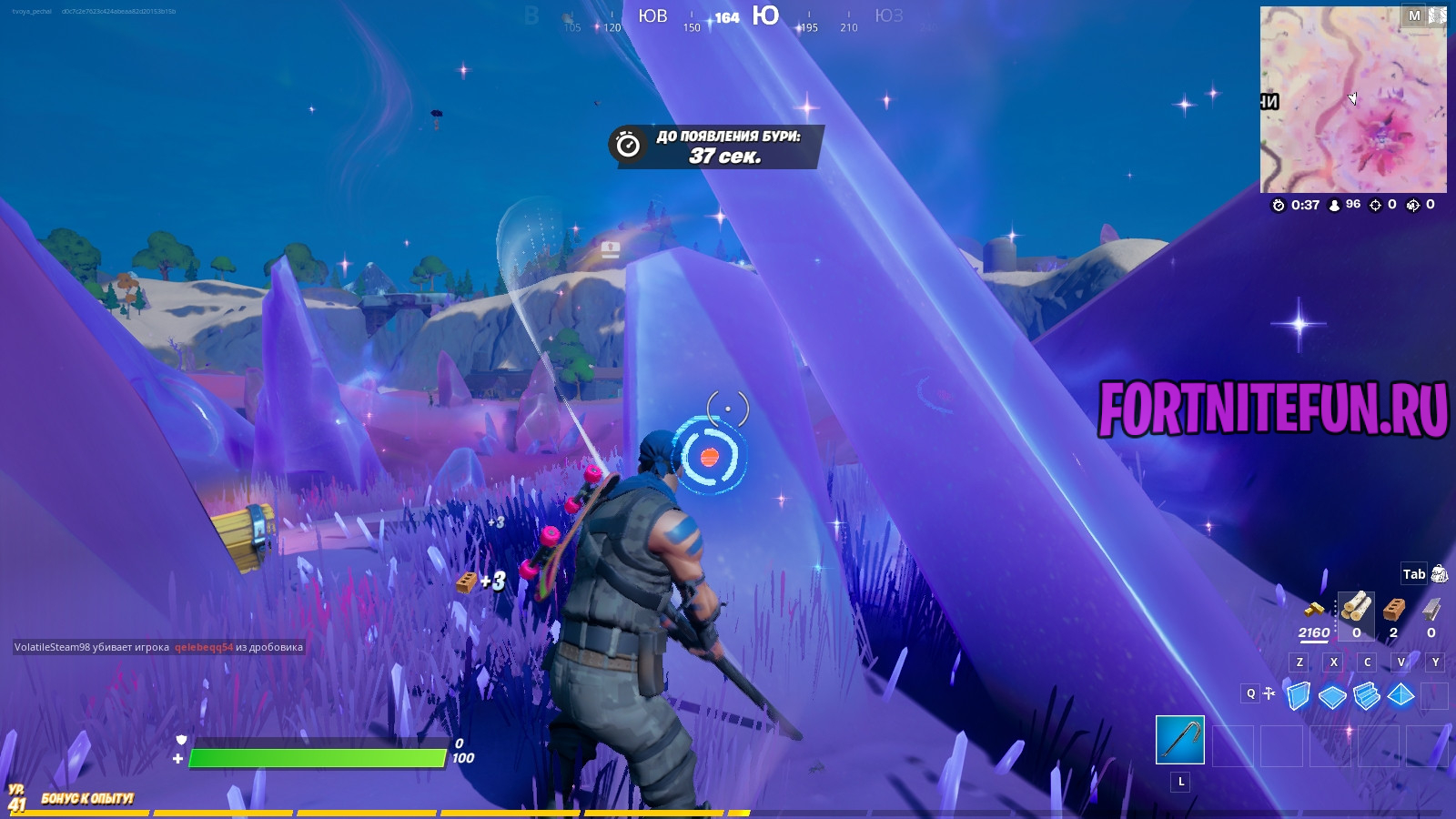Open the minimap
This screenshot has height=819, width=1456.
1353,100
